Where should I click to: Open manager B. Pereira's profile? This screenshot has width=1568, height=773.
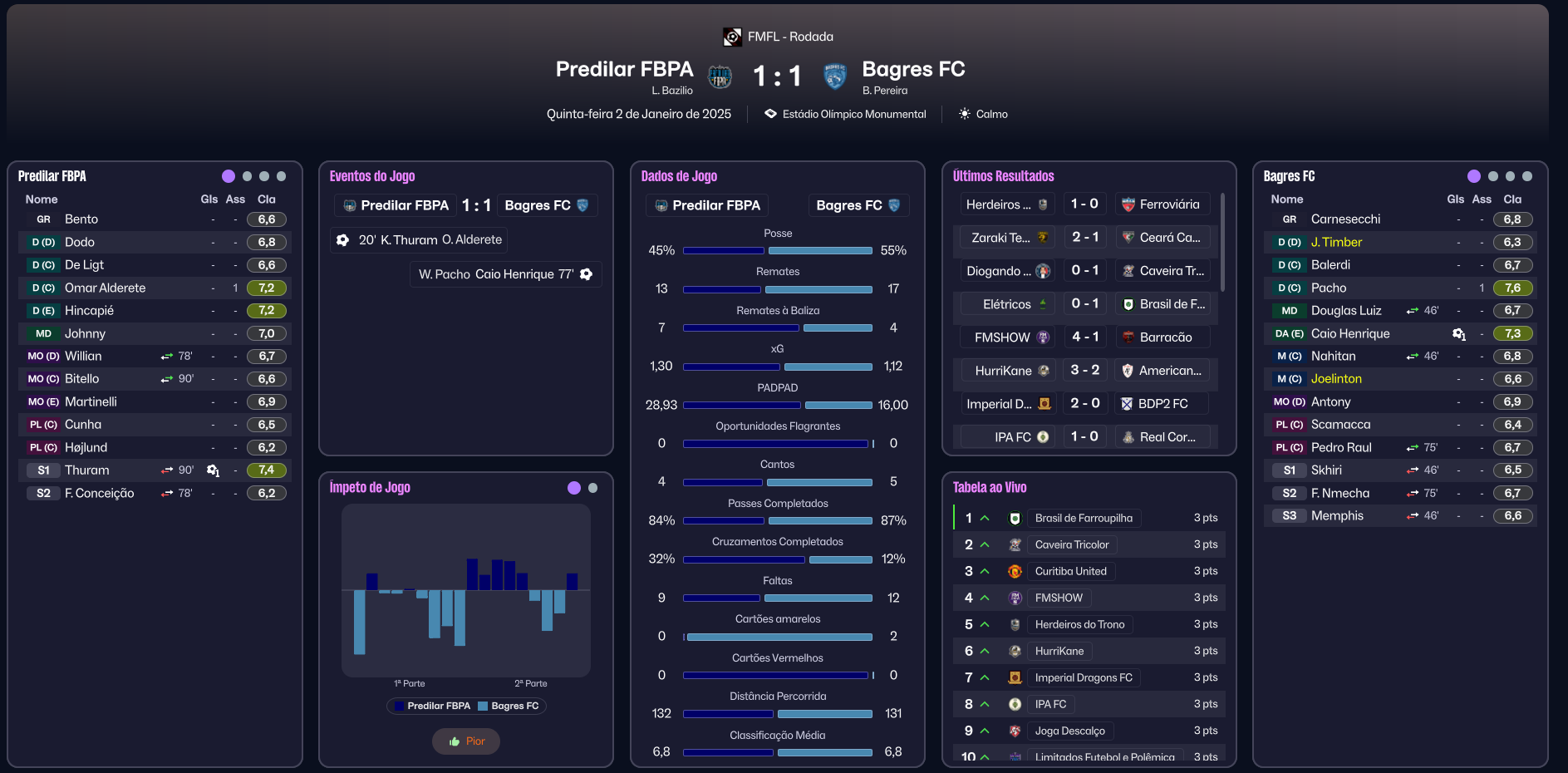coord(885,91)
